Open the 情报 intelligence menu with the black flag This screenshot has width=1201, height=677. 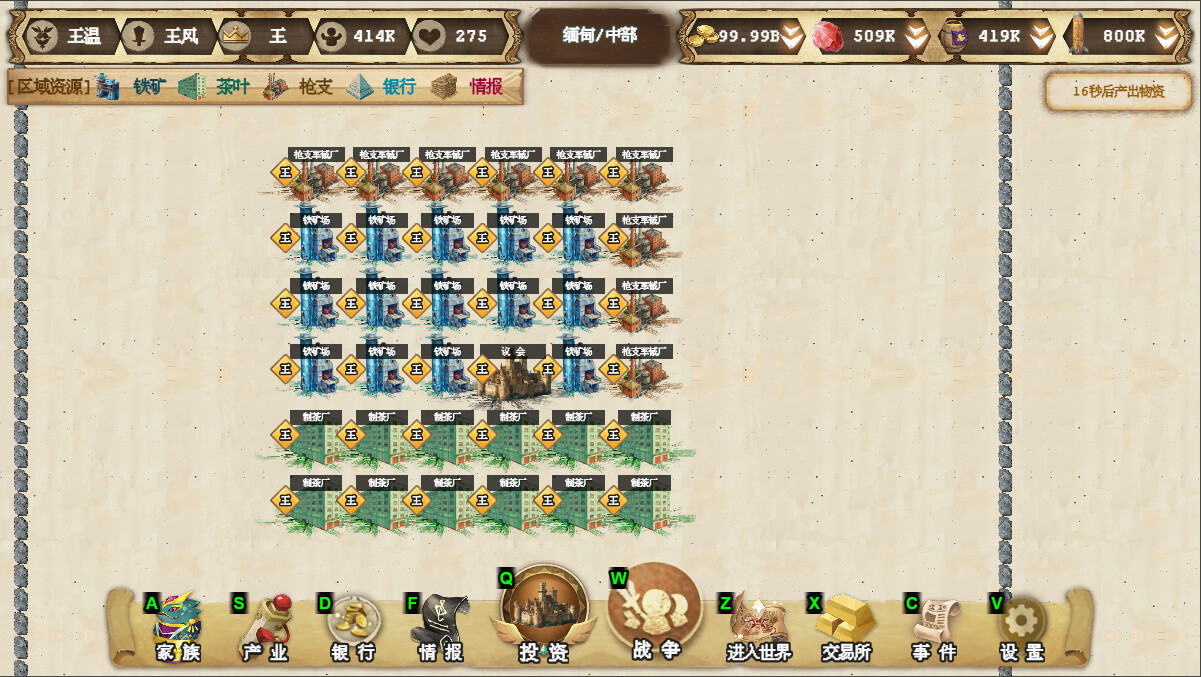pyautogui.click(x=440, y=628)
